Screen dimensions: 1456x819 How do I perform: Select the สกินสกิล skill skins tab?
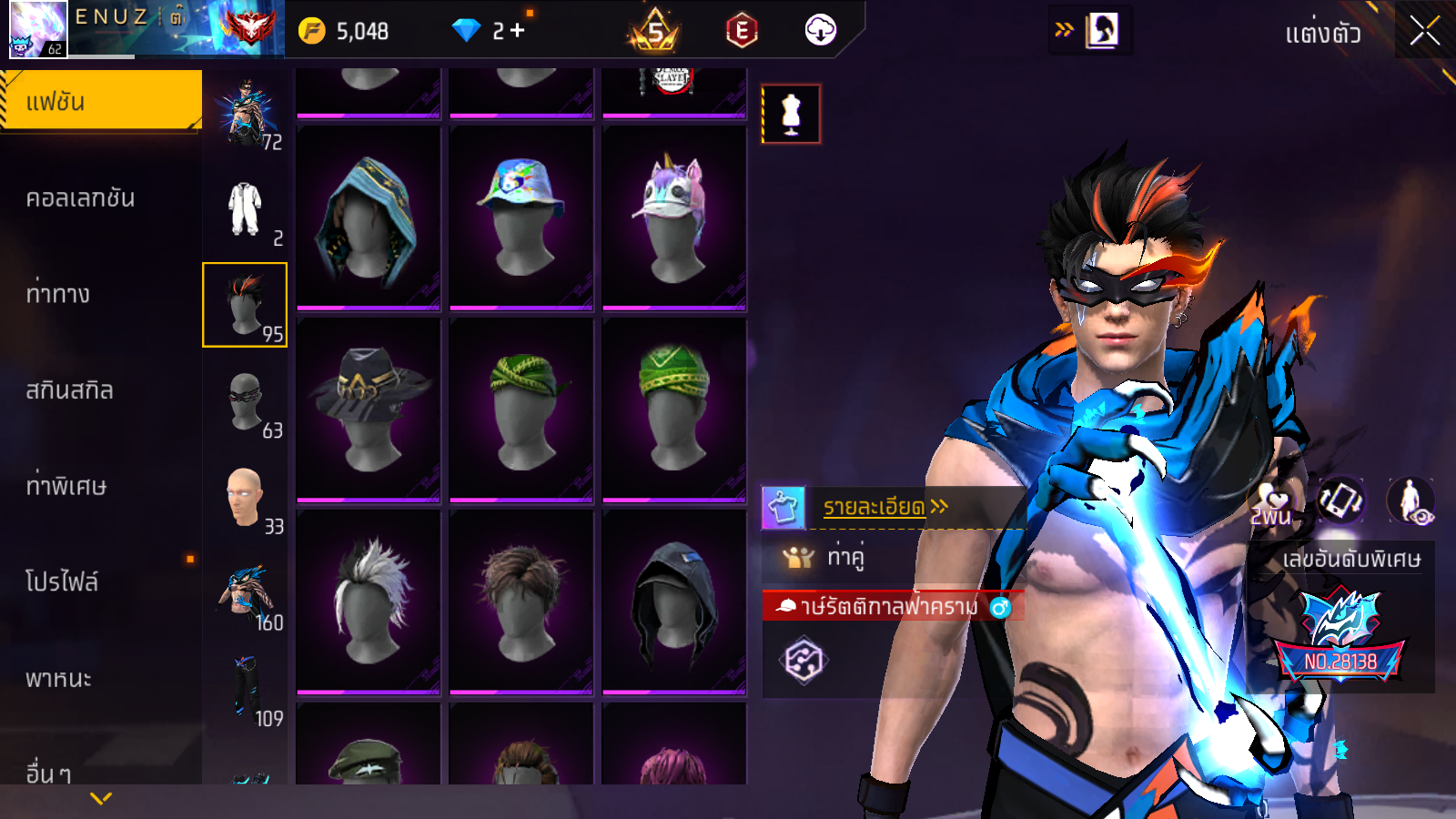point(70,390)
